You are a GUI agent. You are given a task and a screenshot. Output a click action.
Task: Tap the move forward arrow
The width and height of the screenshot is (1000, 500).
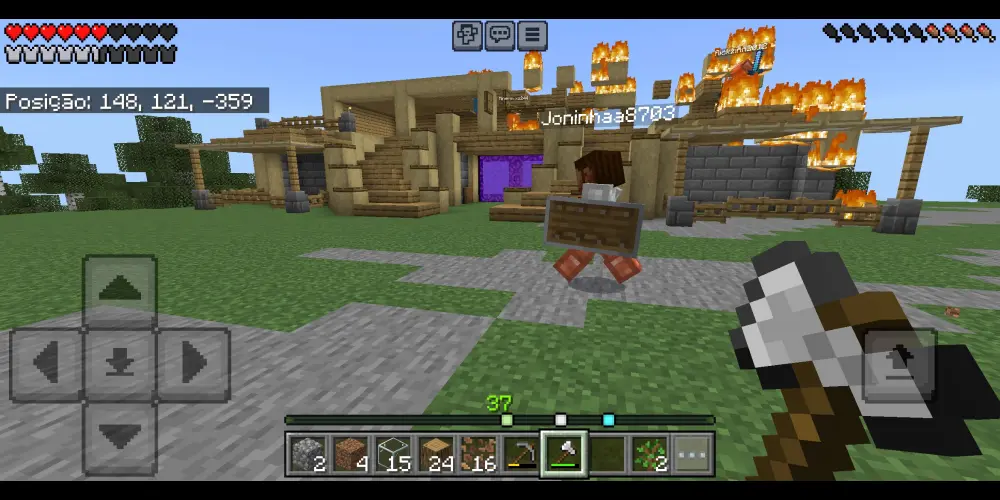(x=120, y=289)
